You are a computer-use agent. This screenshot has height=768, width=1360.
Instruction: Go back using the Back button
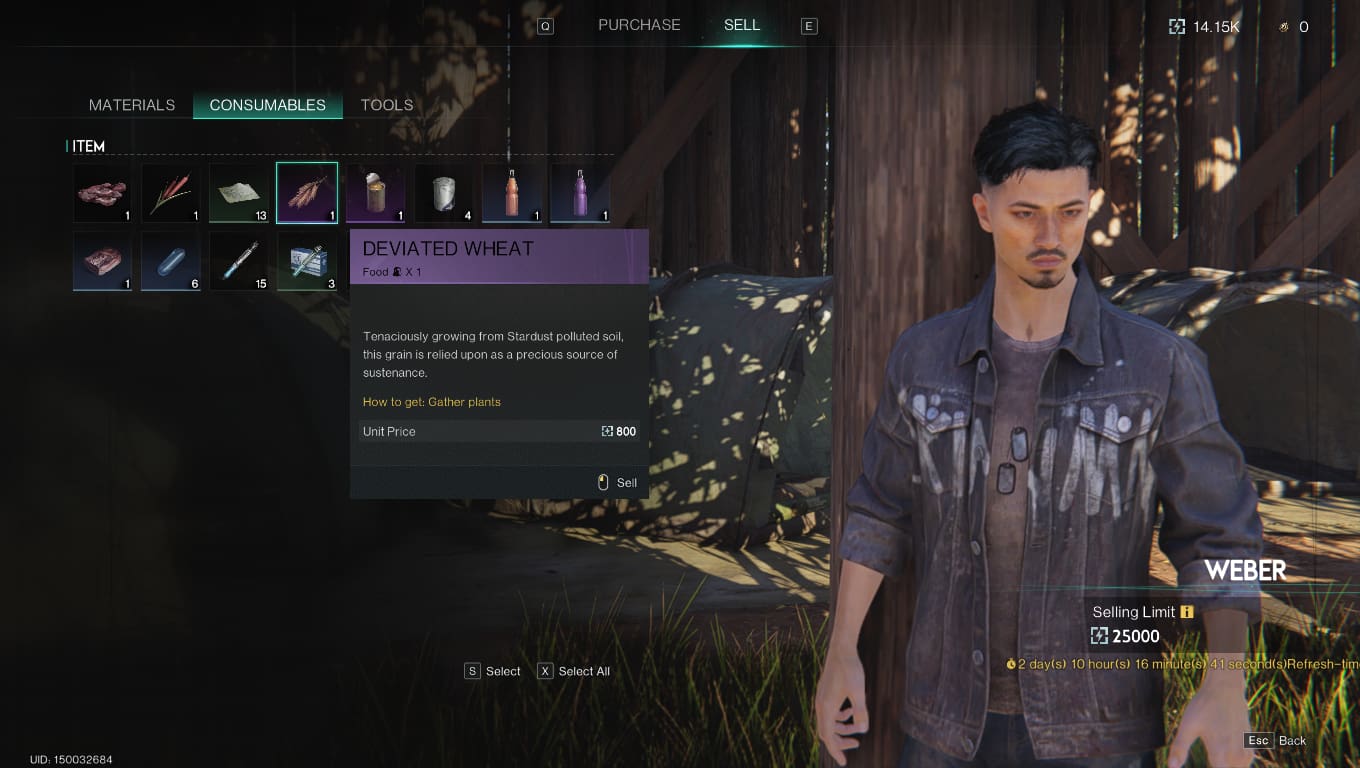[x=1277, y=741]
